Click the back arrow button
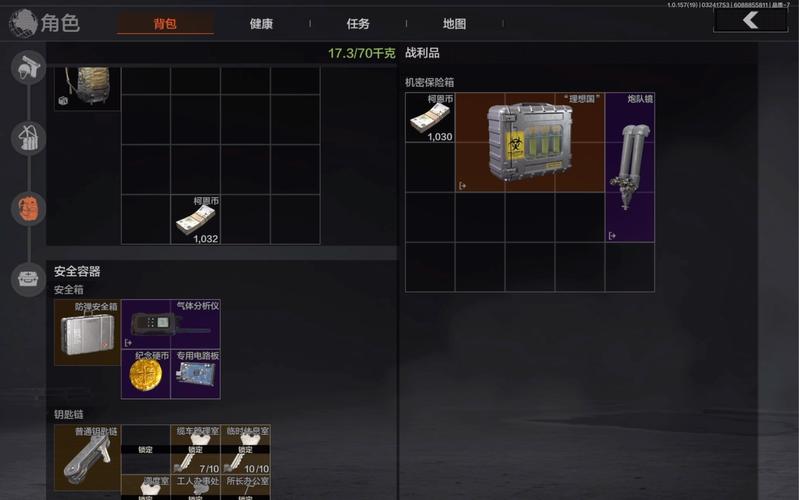The width and height of the screenshot is (799, 500). (750, 20)
